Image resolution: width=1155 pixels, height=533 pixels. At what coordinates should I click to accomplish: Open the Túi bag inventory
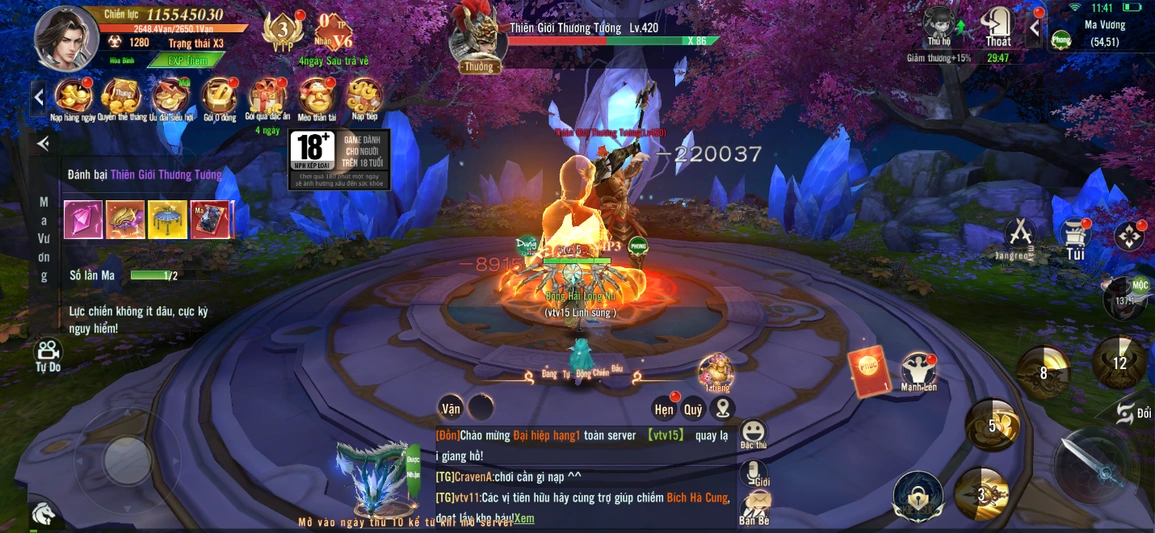[1075, 238]
